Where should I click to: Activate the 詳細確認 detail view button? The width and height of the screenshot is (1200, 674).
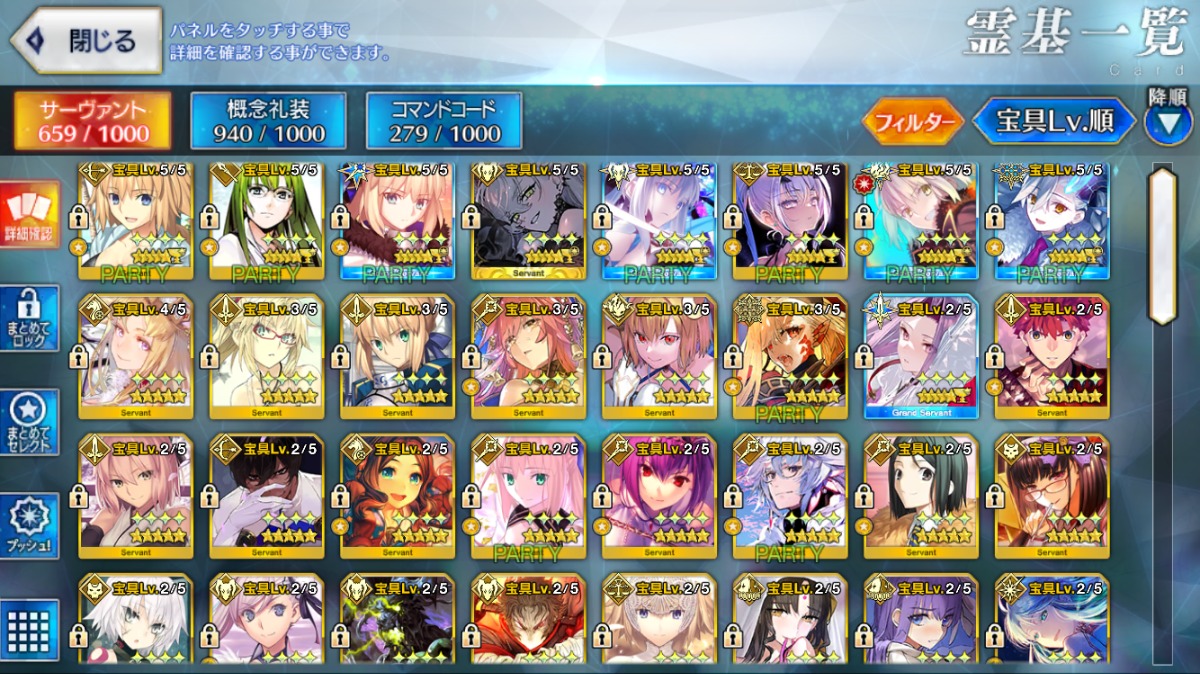point(30,215)
